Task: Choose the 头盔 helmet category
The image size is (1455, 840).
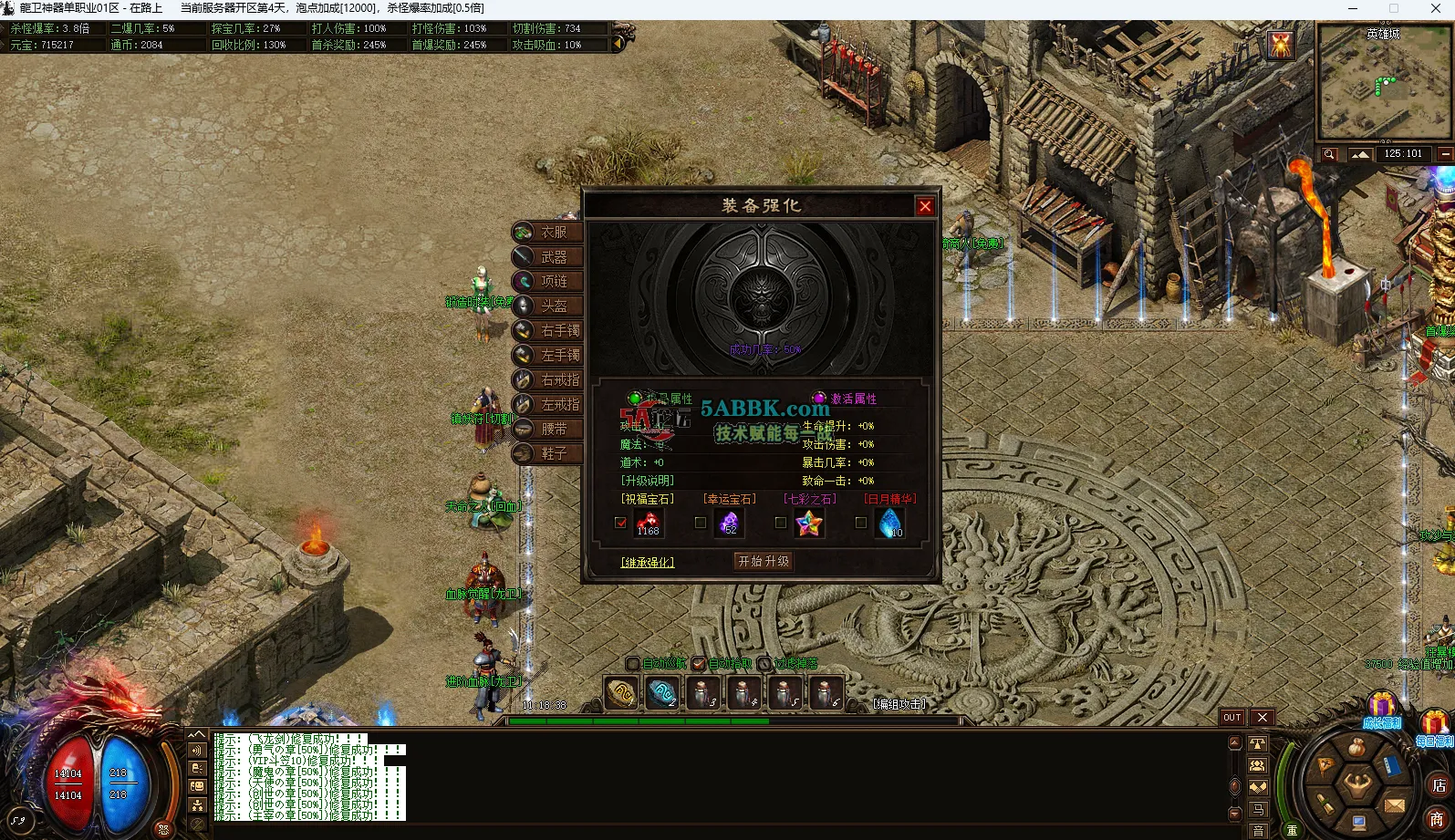Action: (549, 306)
